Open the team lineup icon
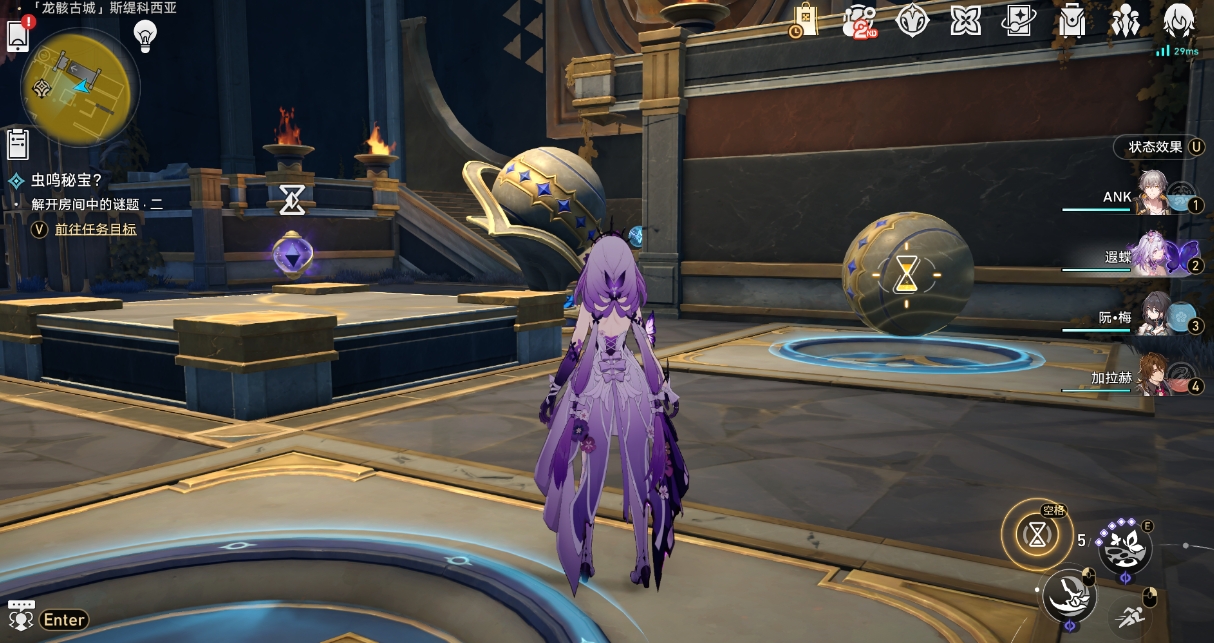This screenshot has width=1214, height=643. 1125,20
